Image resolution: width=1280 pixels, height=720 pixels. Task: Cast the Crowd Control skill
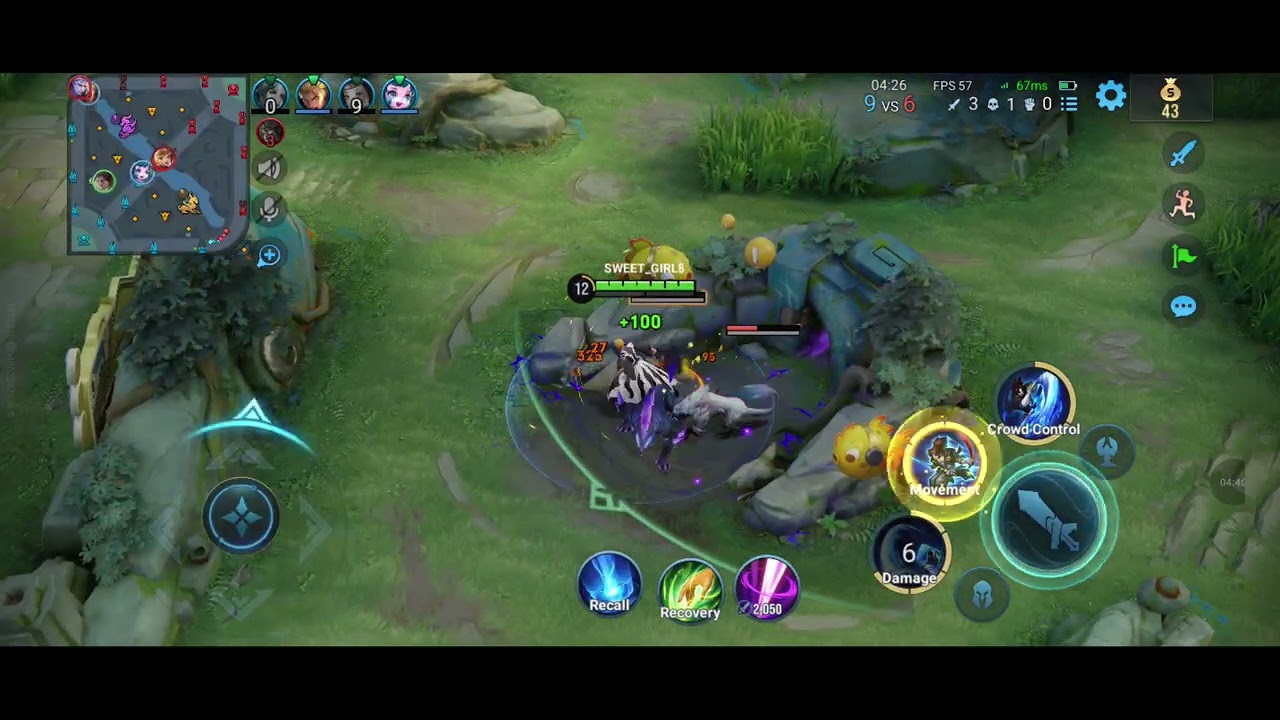point(1034,404)
